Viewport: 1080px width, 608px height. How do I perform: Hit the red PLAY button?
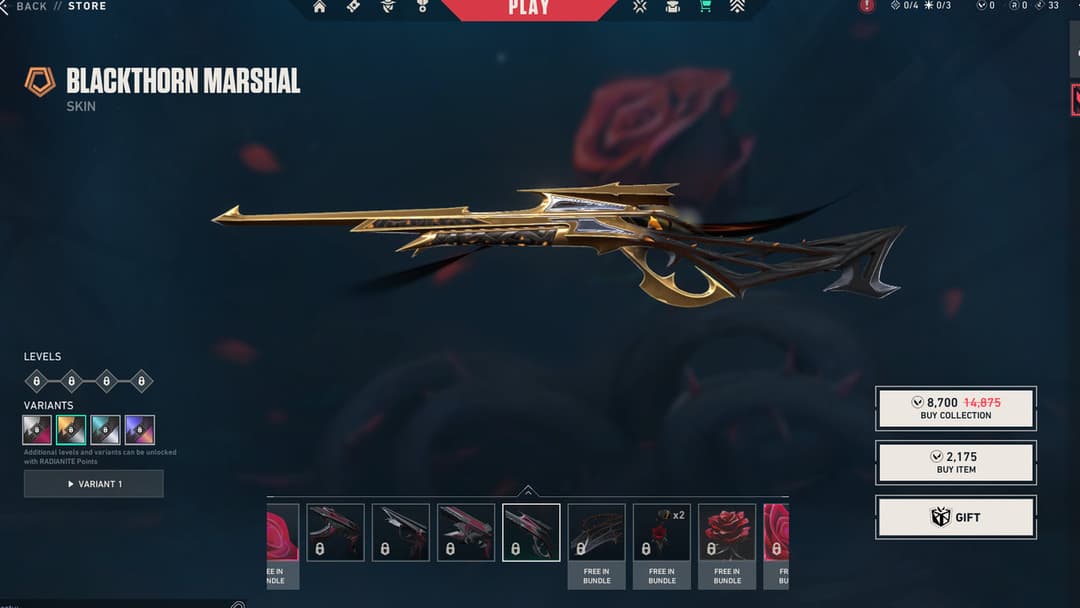click(x=528, y=8)
